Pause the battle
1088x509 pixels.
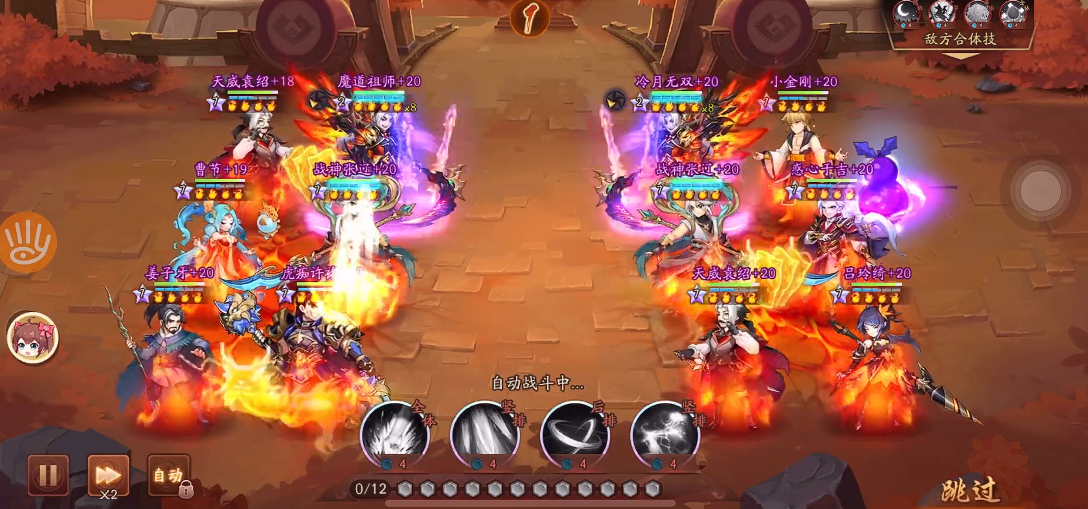[48, 475]
